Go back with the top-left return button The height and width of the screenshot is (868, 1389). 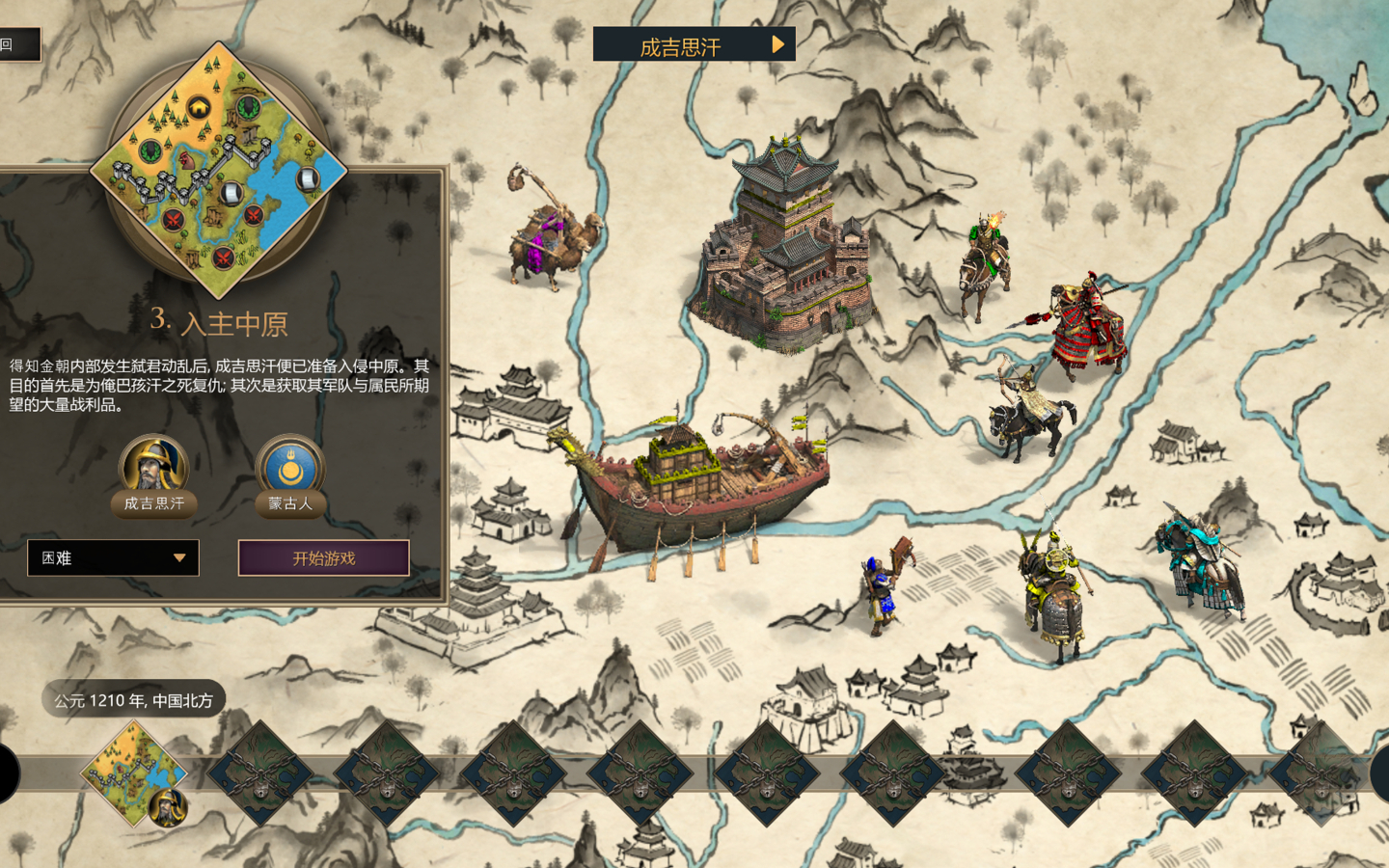click(19, 44)
